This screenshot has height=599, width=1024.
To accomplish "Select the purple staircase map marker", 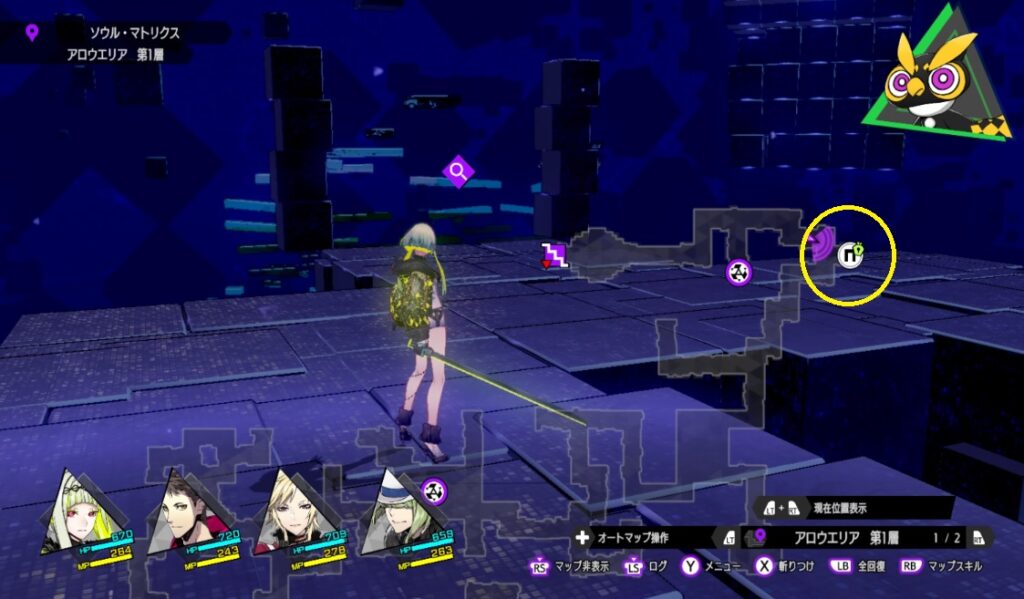I will pyautogui.click(x=554, y=255).
